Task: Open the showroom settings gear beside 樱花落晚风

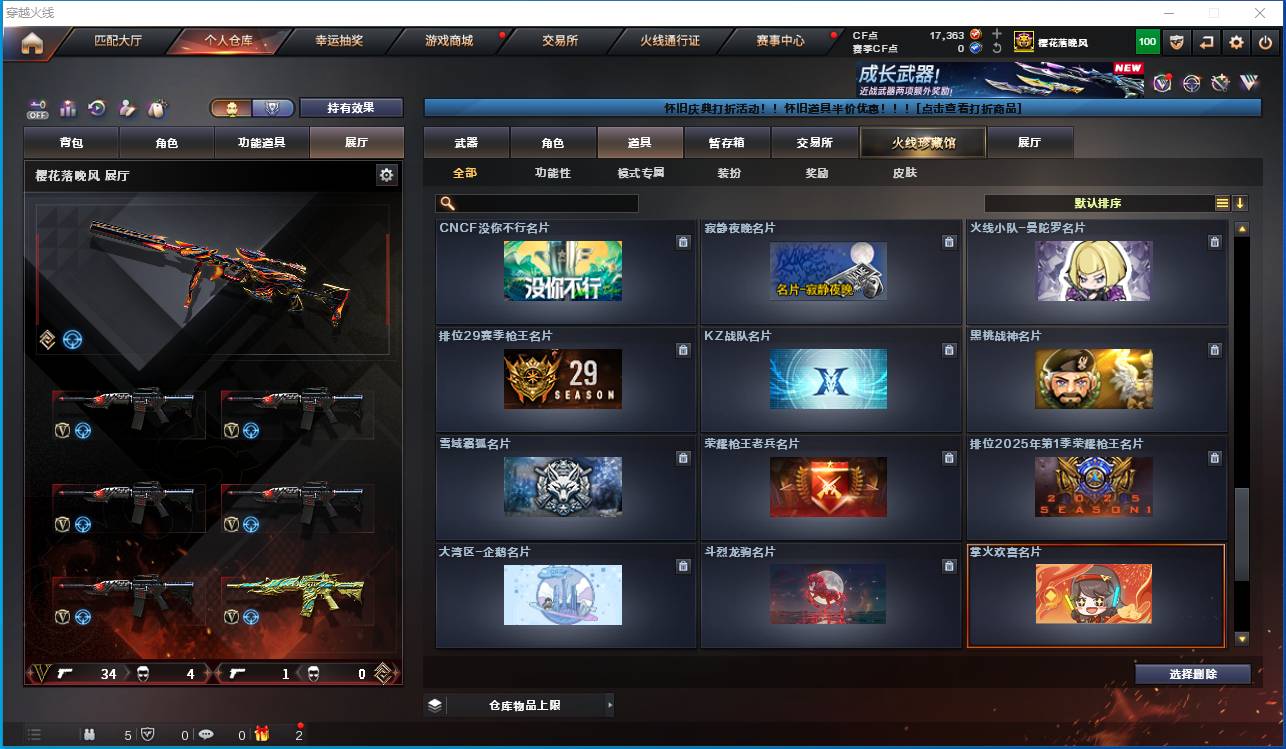Action: (x=388, y=174)
